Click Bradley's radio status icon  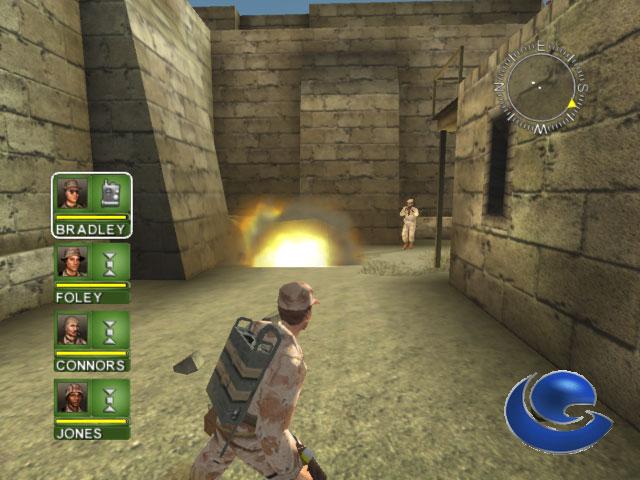pyautogui.click(x=110, y=193)
